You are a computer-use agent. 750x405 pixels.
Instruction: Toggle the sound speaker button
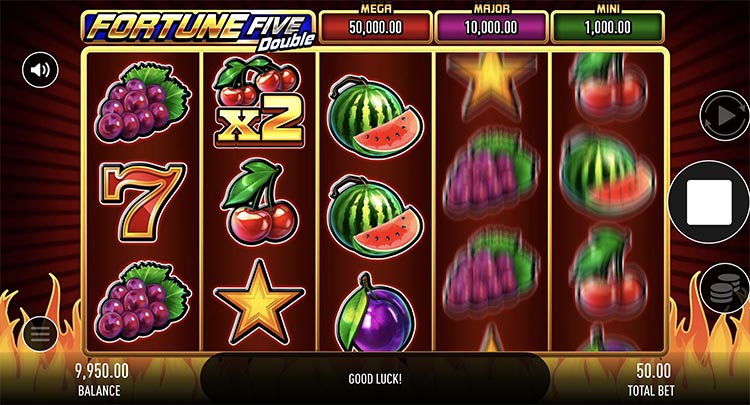pos(40,70)
